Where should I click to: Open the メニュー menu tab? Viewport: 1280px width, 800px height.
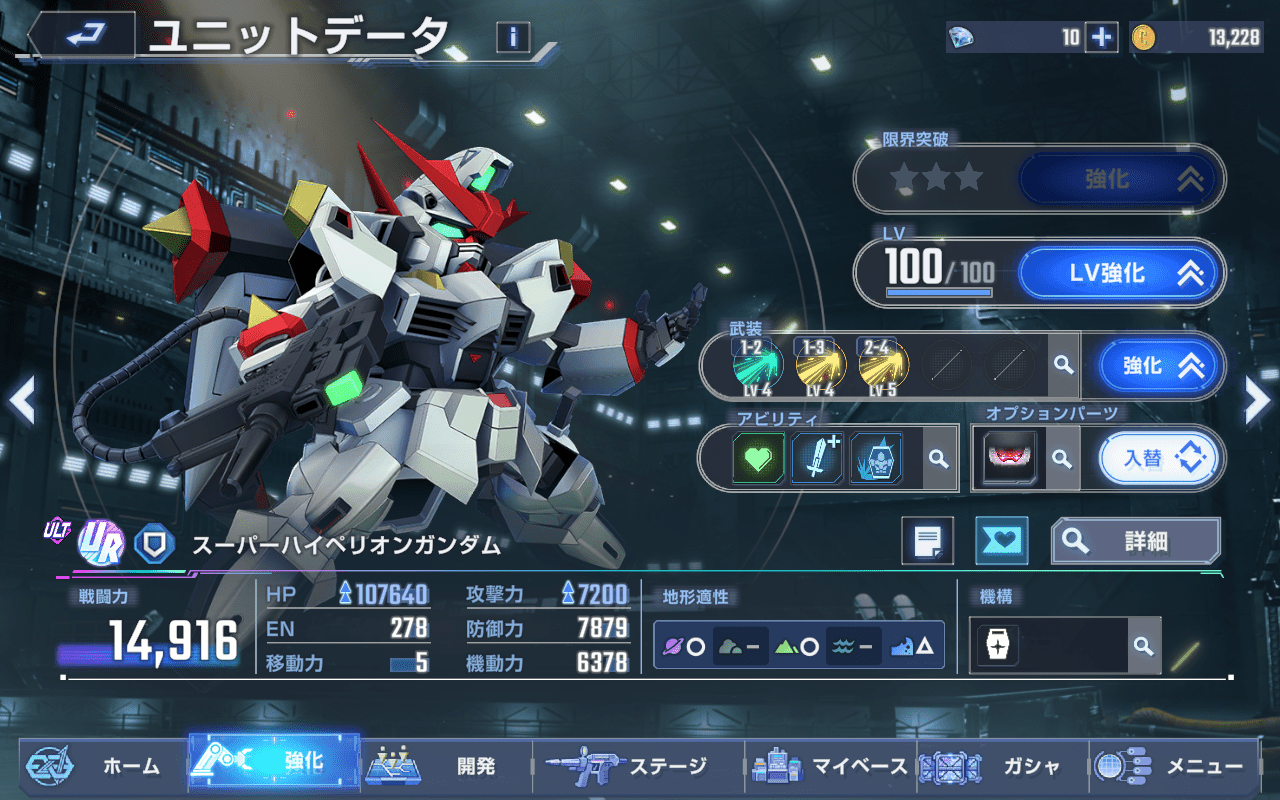tap(1170, 767)
